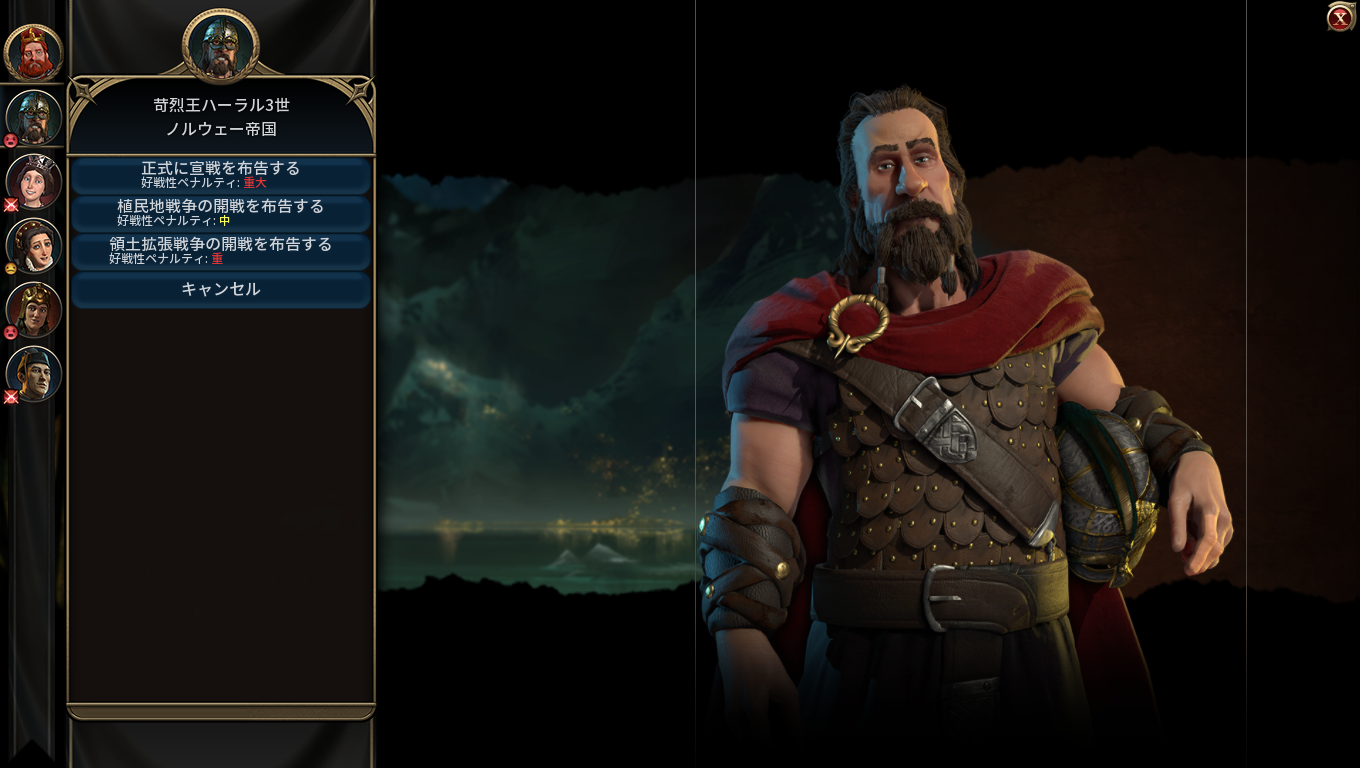Click Harald's circular portrait above the dialog banner

tap(220, 42)
